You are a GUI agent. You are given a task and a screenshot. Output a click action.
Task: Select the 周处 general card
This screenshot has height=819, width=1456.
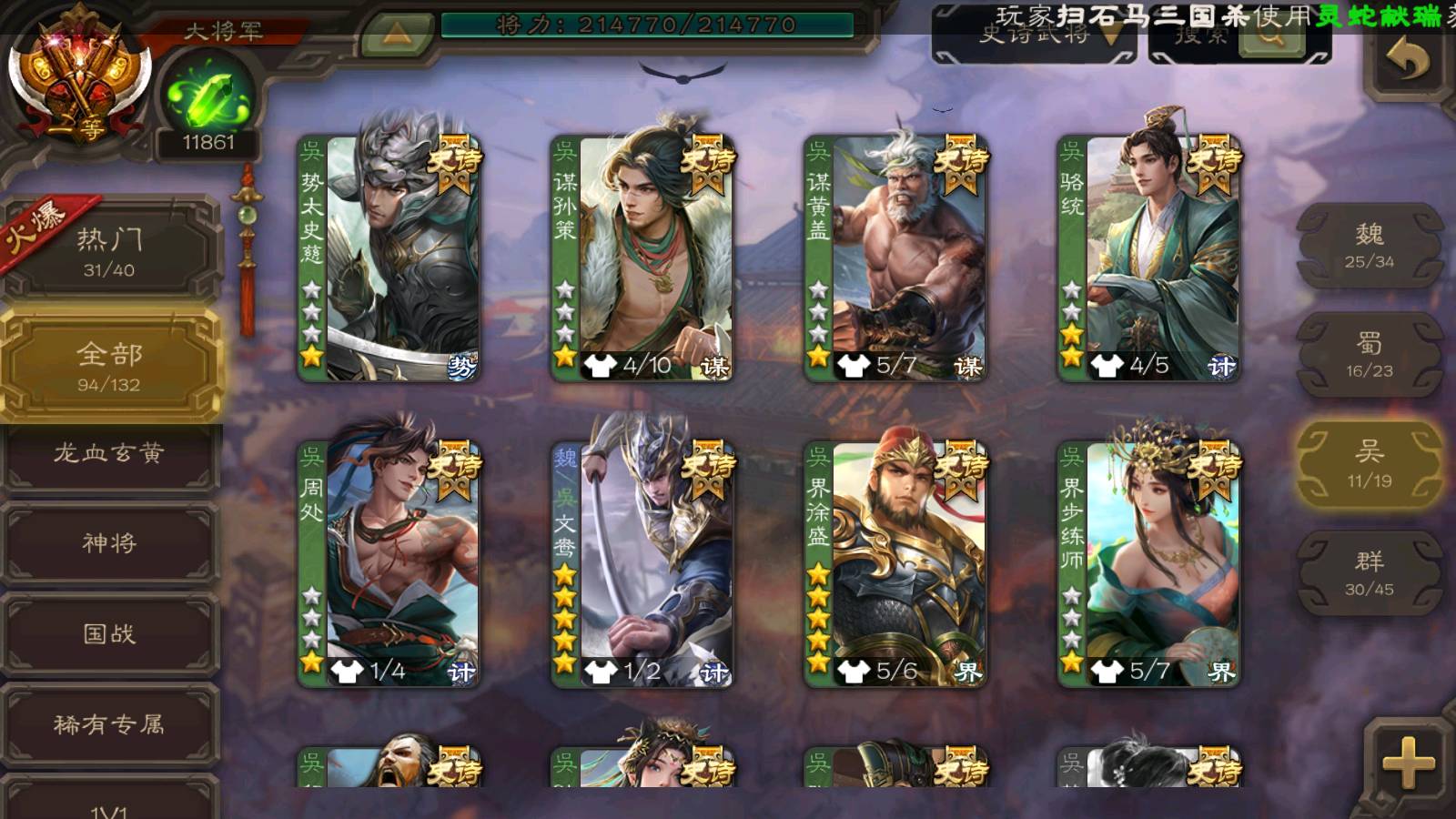(x=389, y=564)
